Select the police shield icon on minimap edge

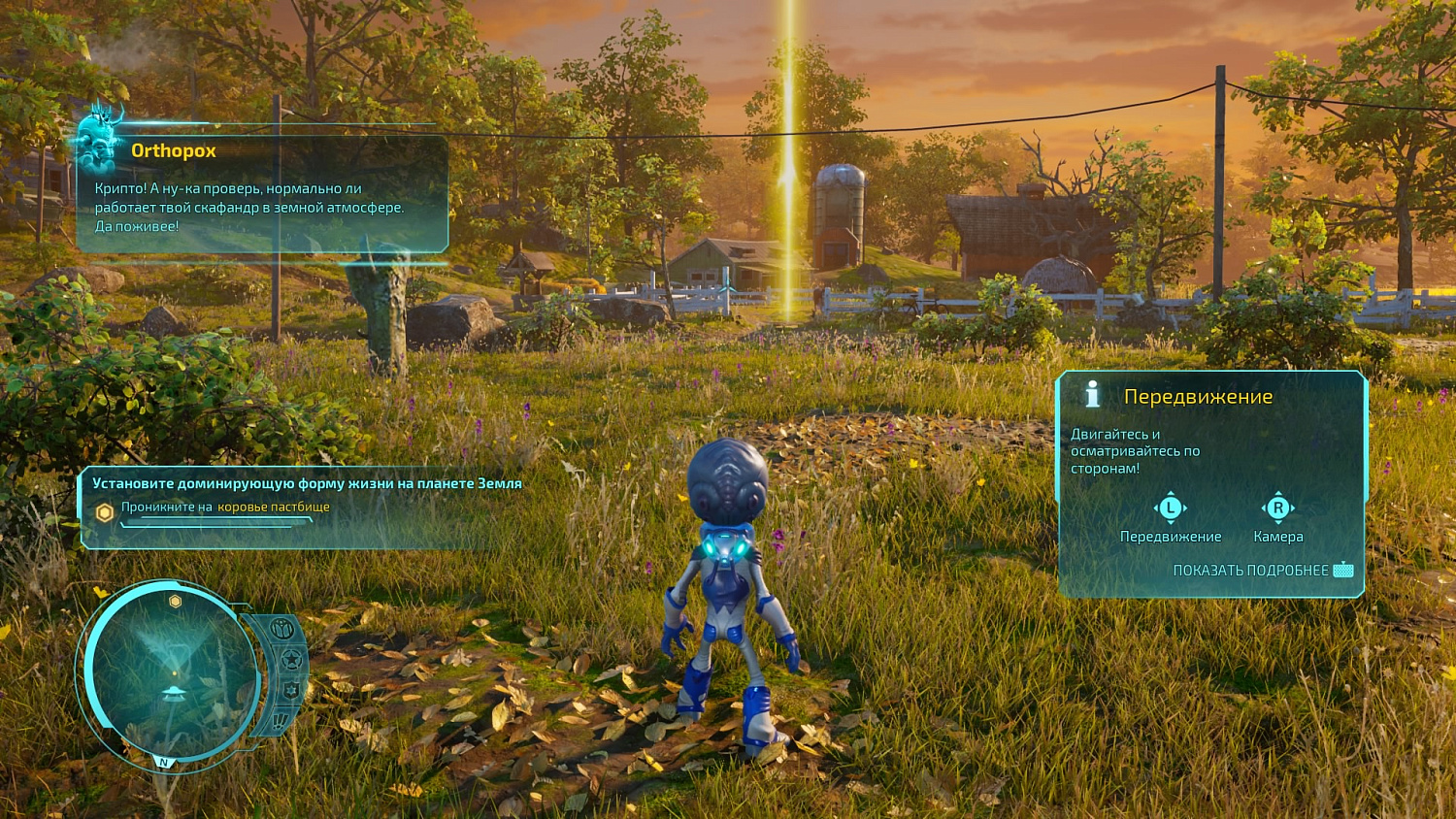(289, 690)
